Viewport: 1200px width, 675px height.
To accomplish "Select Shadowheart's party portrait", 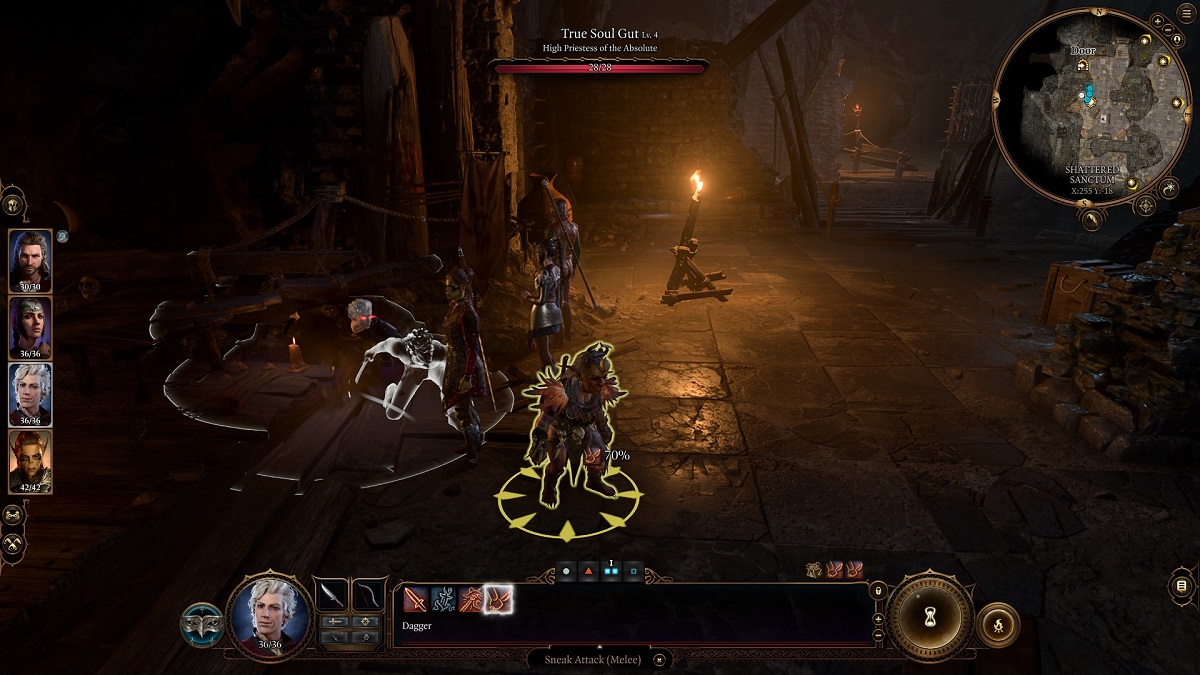I will 30,328.
